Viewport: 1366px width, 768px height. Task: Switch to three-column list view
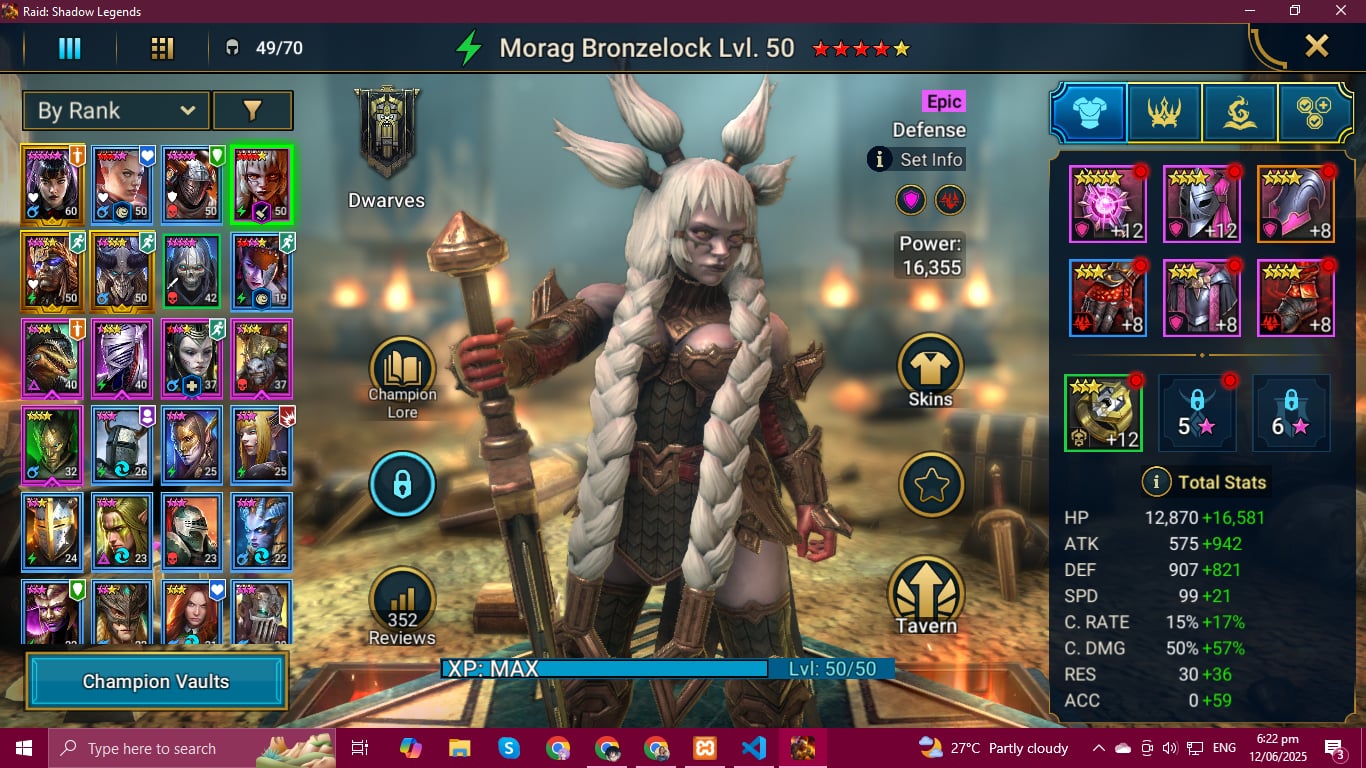click(69, 48)
